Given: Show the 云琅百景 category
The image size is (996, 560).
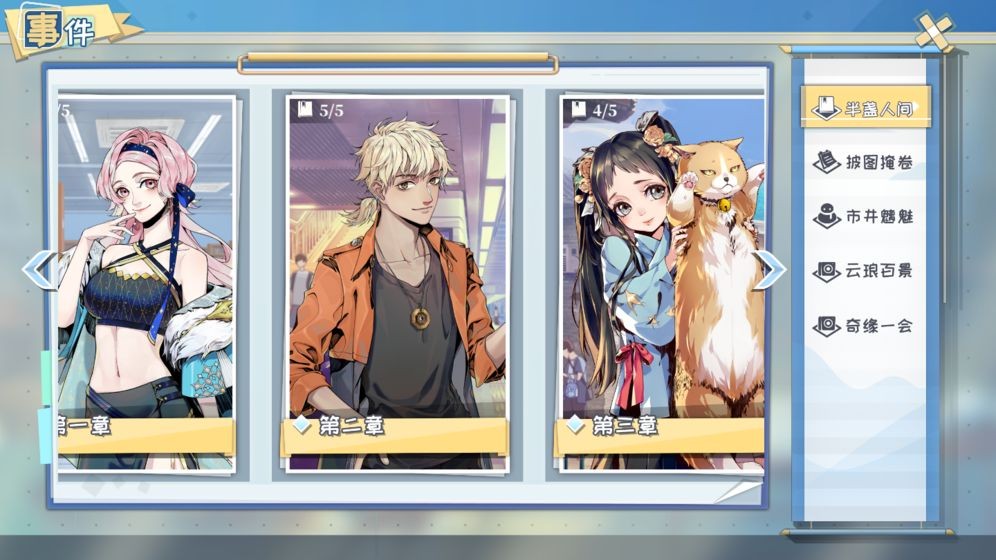Looking at the screenshot, I should tap(865, 271).
